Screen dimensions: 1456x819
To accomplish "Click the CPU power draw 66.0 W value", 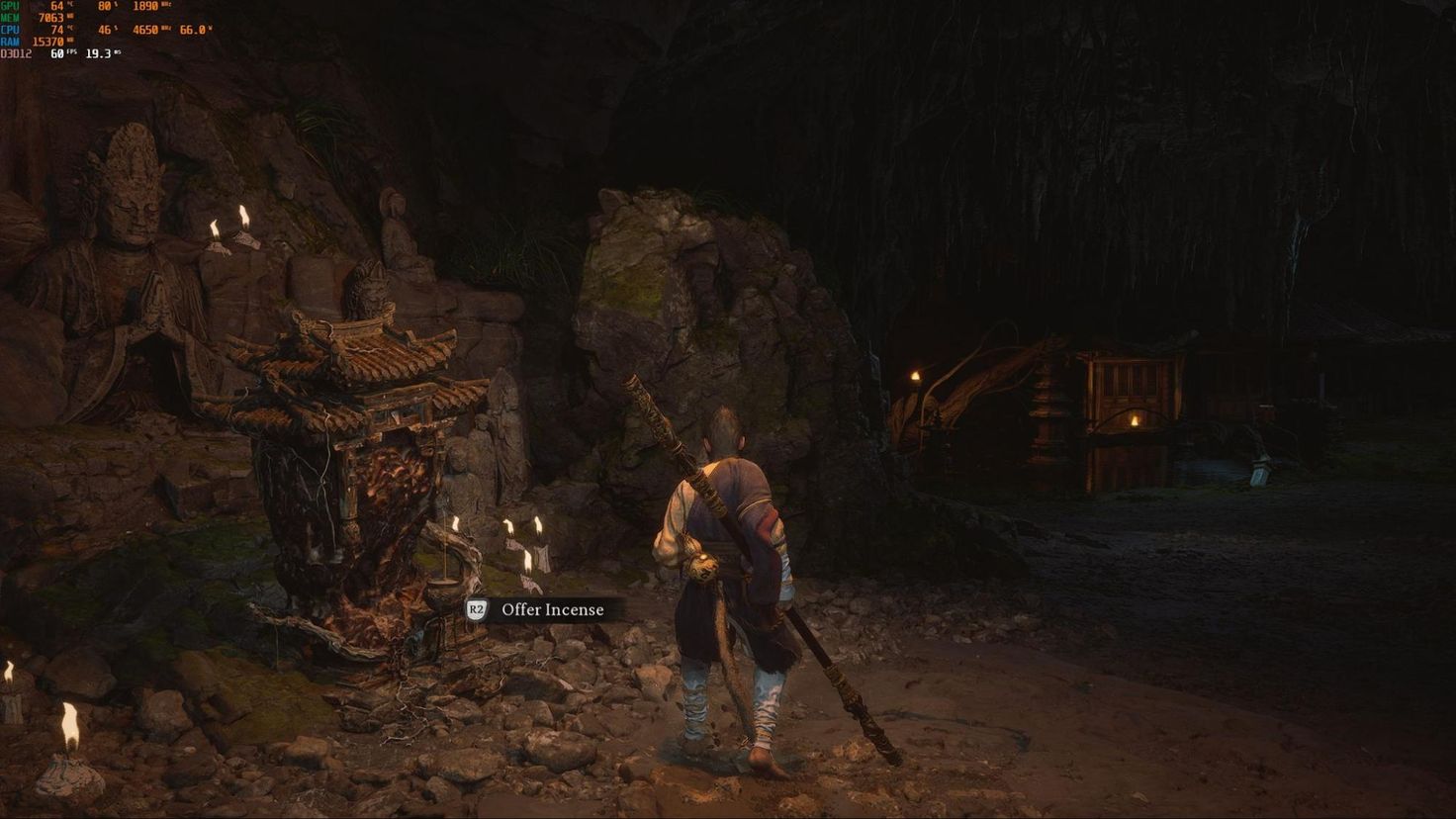I will tap(192, 30).
